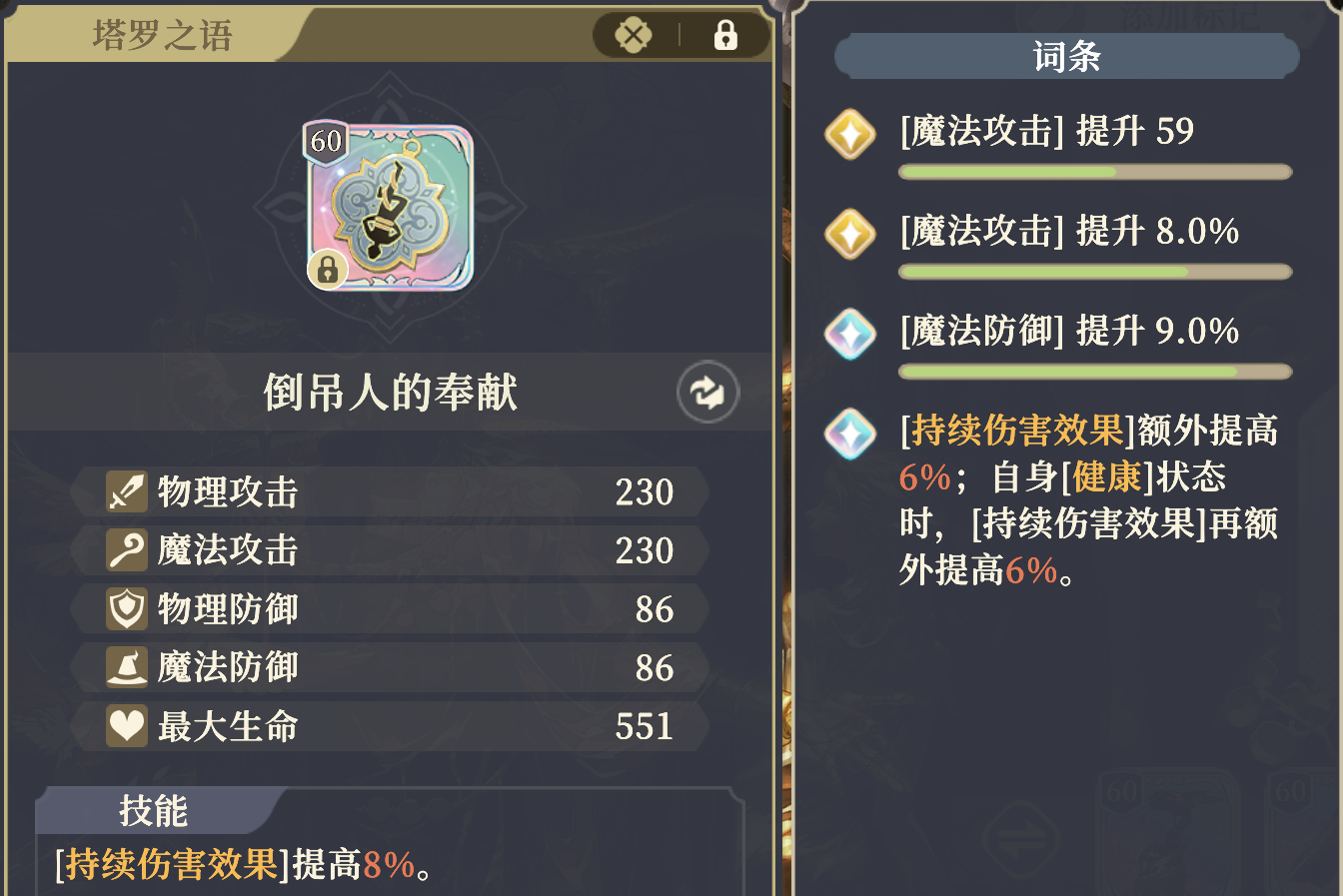Open the refresh option beside 倒吊人的奉献
This screenshot has height=896, width=1343.
click(706, 392)
